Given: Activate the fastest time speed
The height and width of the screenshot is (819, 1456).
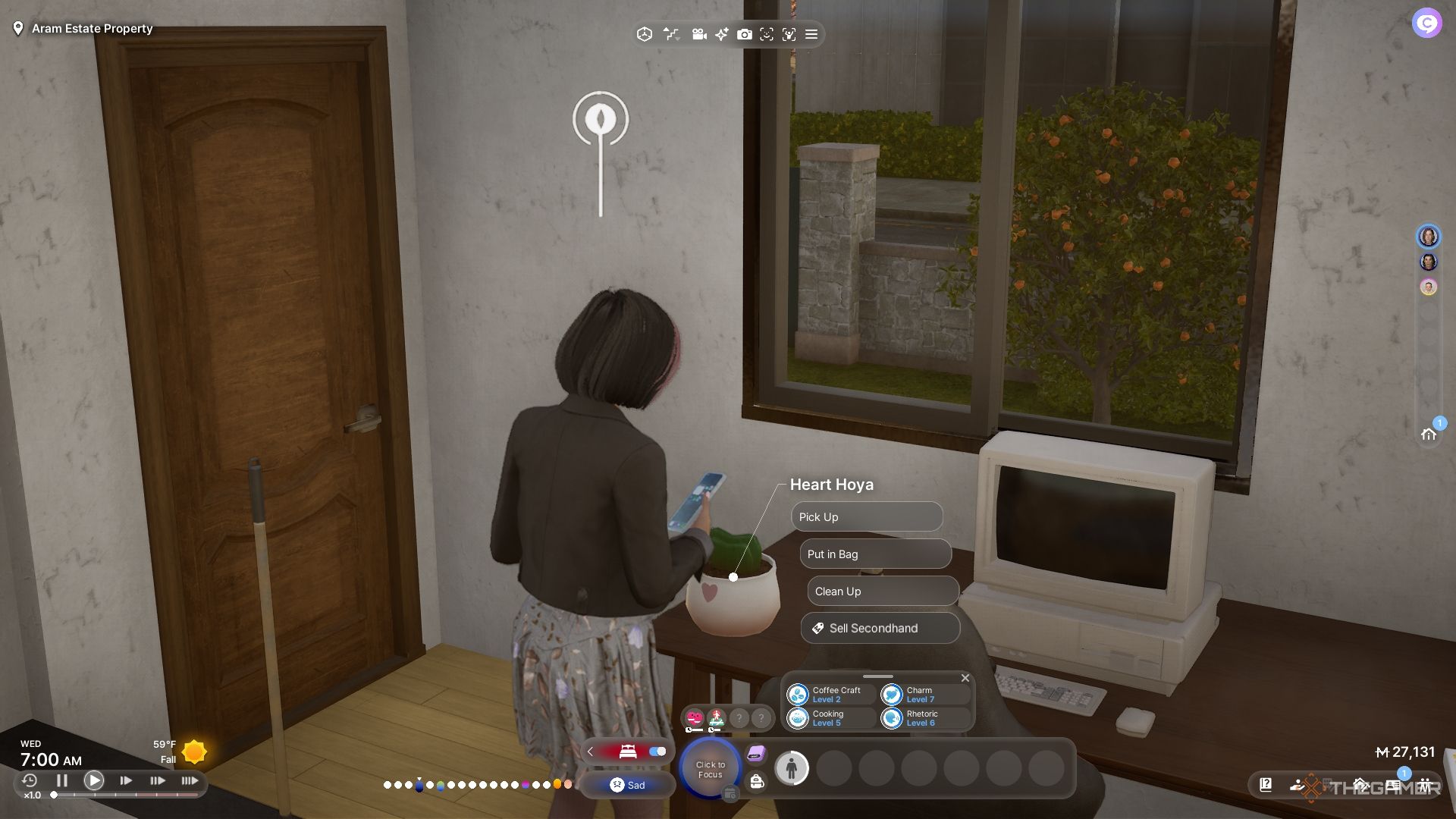Looking at the screenshot, I should point(190,780).
